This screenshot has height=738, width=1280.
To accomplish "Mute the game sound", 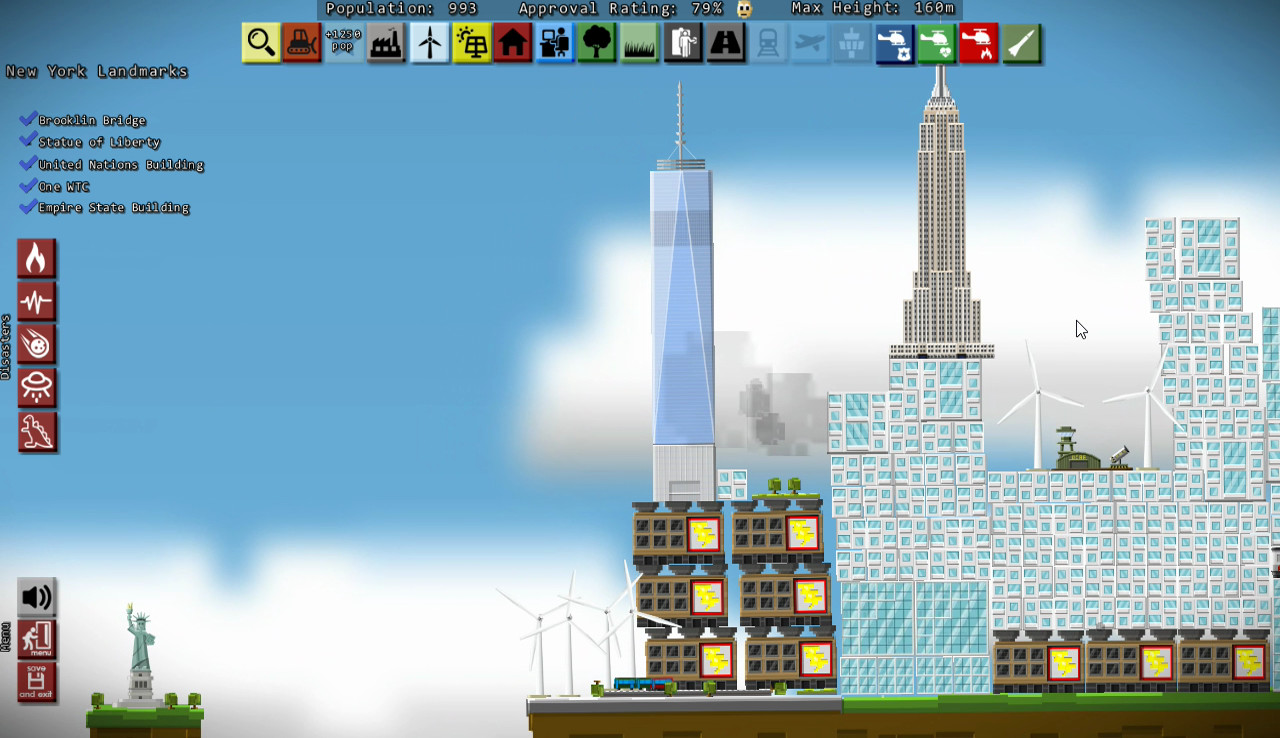I will tap(36, 596).
